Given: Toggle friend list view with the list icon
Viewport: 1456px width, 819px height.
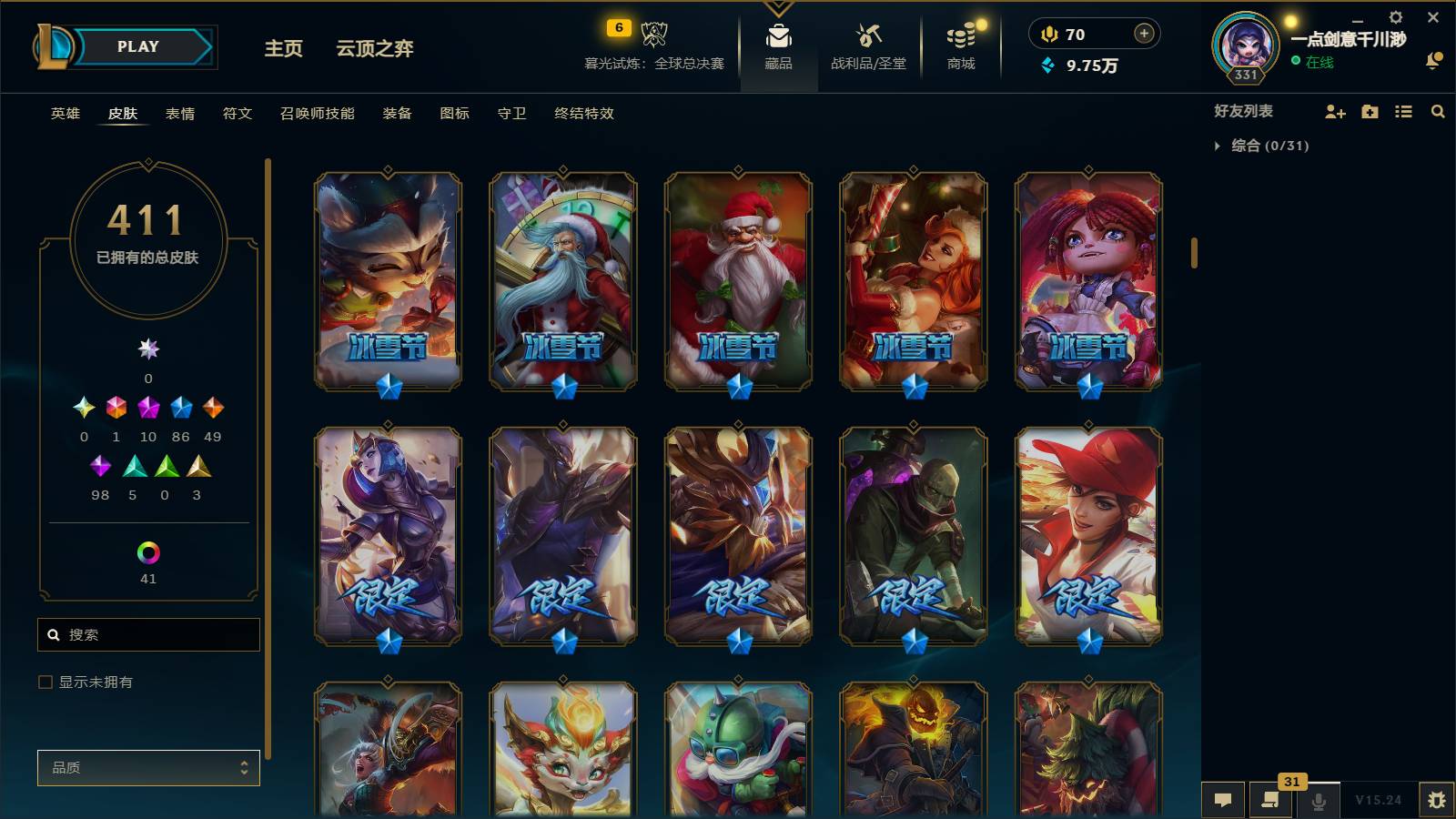Looking at the screenshot, I should [x=1403, y=111].
